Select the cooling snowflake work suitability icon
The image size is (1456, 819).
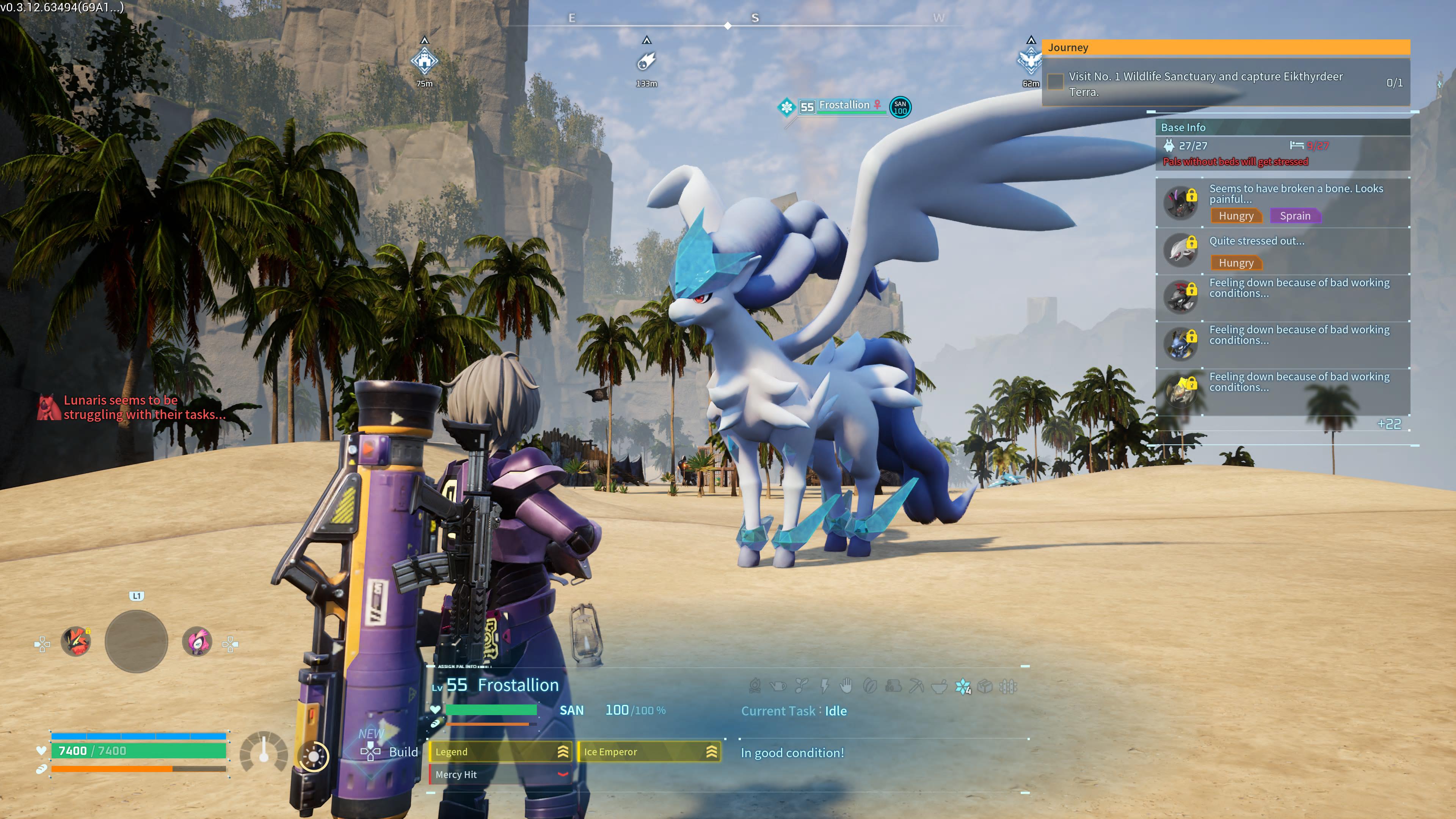click(x=962, y=687)
